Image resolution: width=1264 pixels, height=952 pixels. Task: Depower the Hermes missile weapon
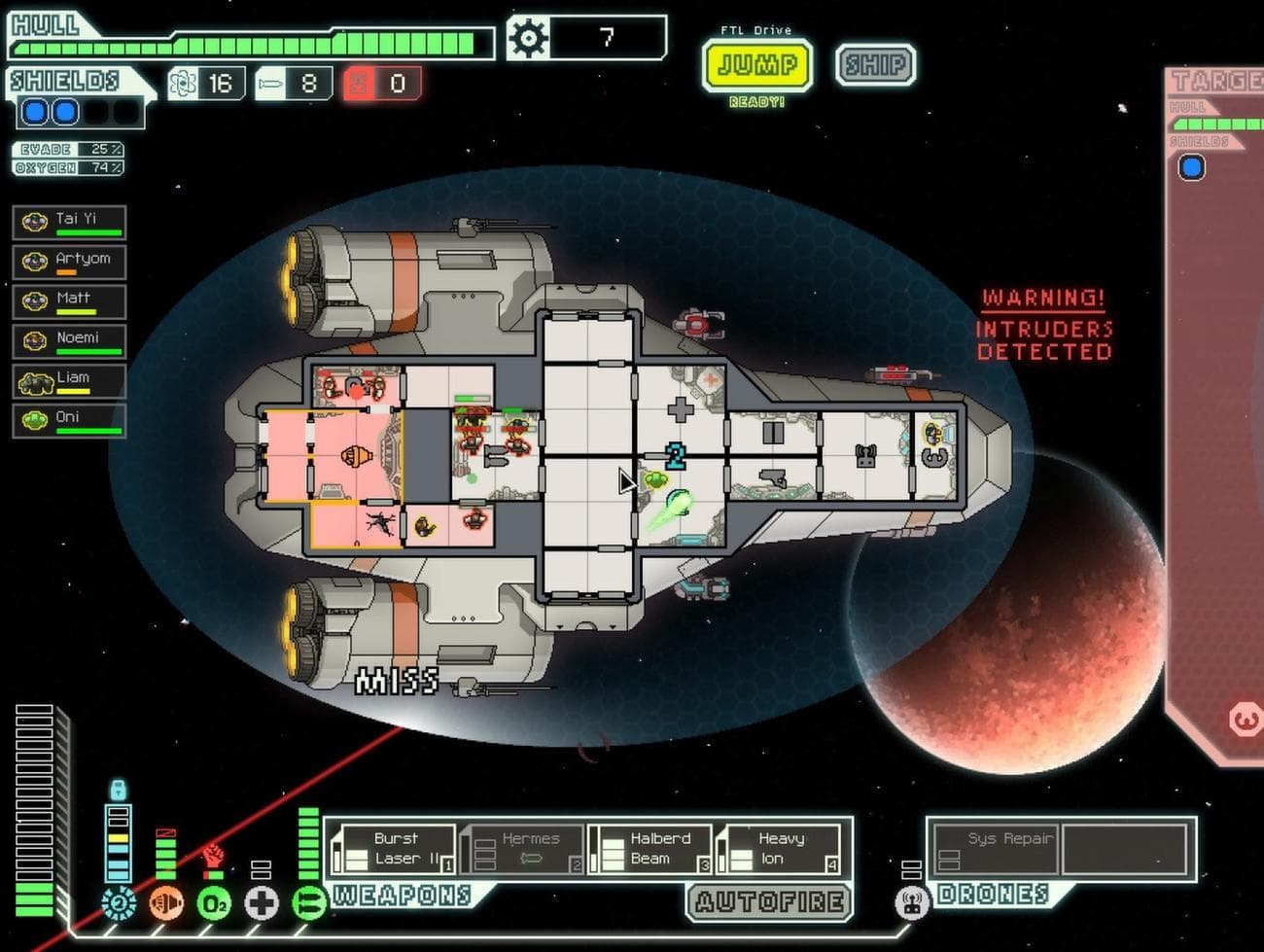(530, 848)
